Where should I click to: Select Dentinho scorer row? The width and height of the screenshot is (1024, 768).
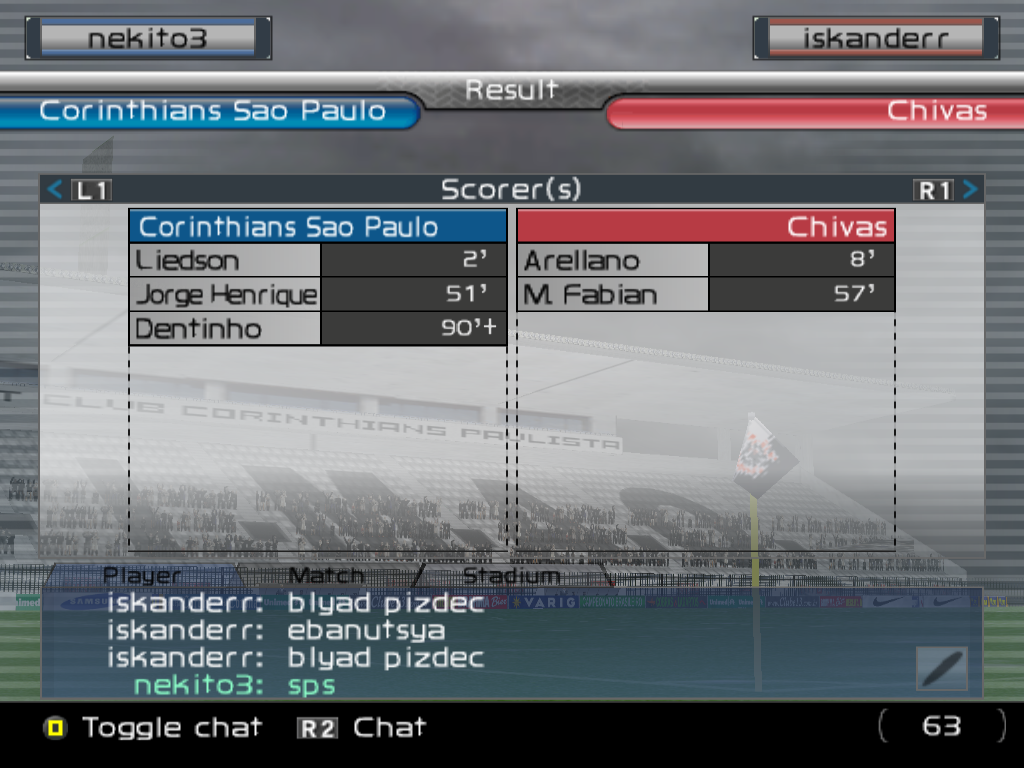318,329
